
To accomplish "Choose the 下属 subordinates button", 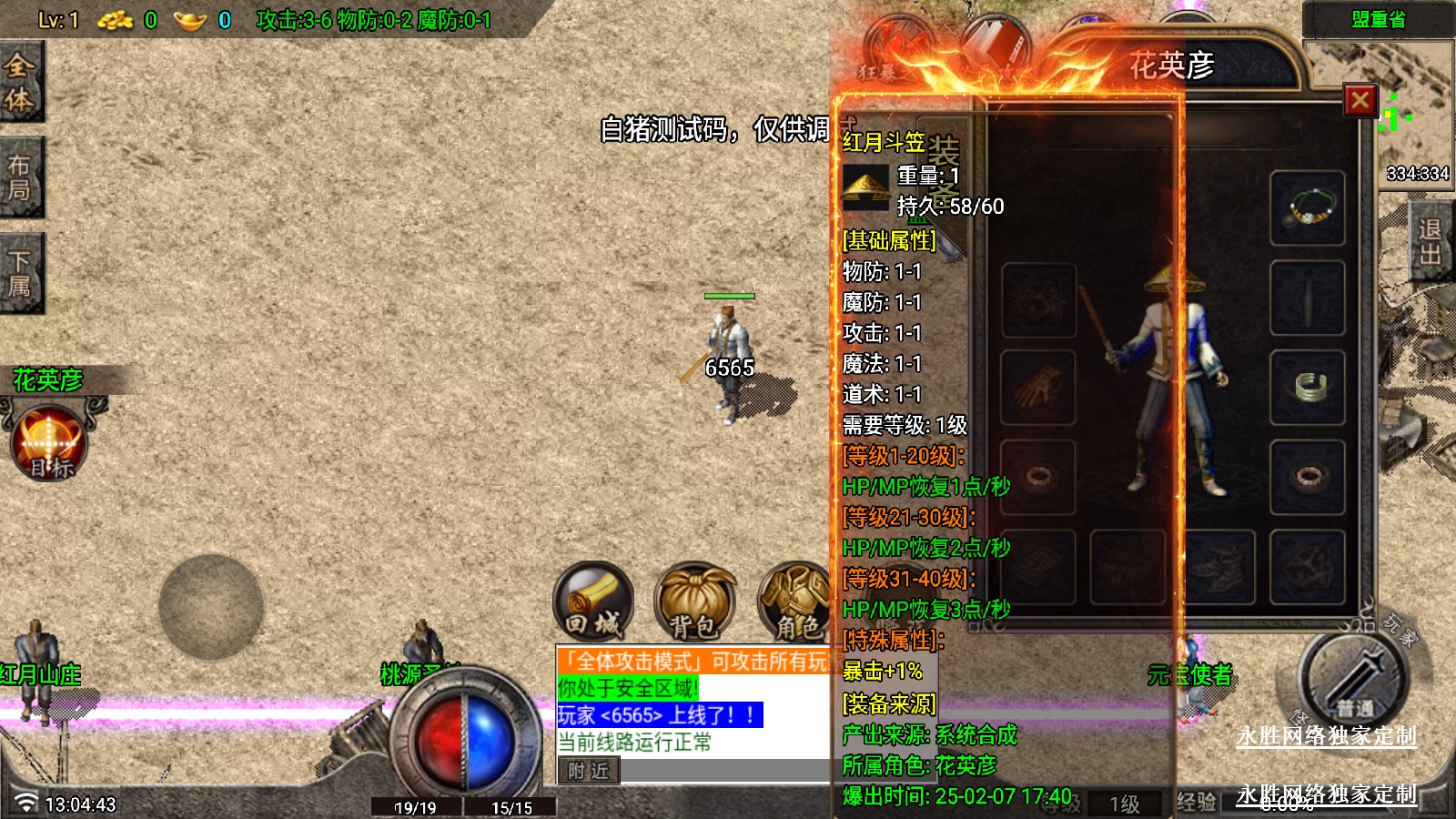I will click(x=20, y=273).
